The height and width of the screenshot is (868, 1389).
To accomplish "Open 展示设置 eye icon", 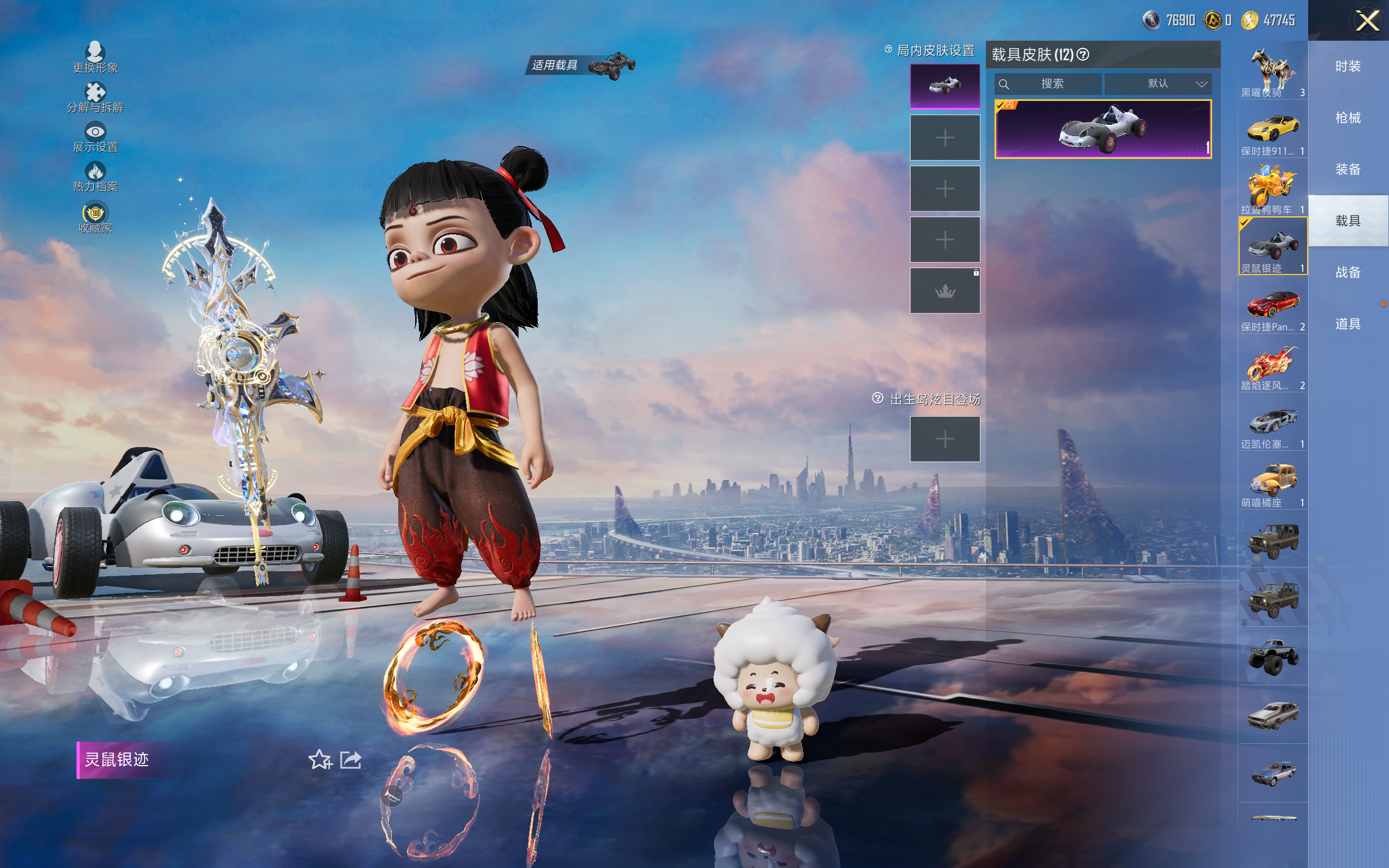I will click(x=95, y=132).
